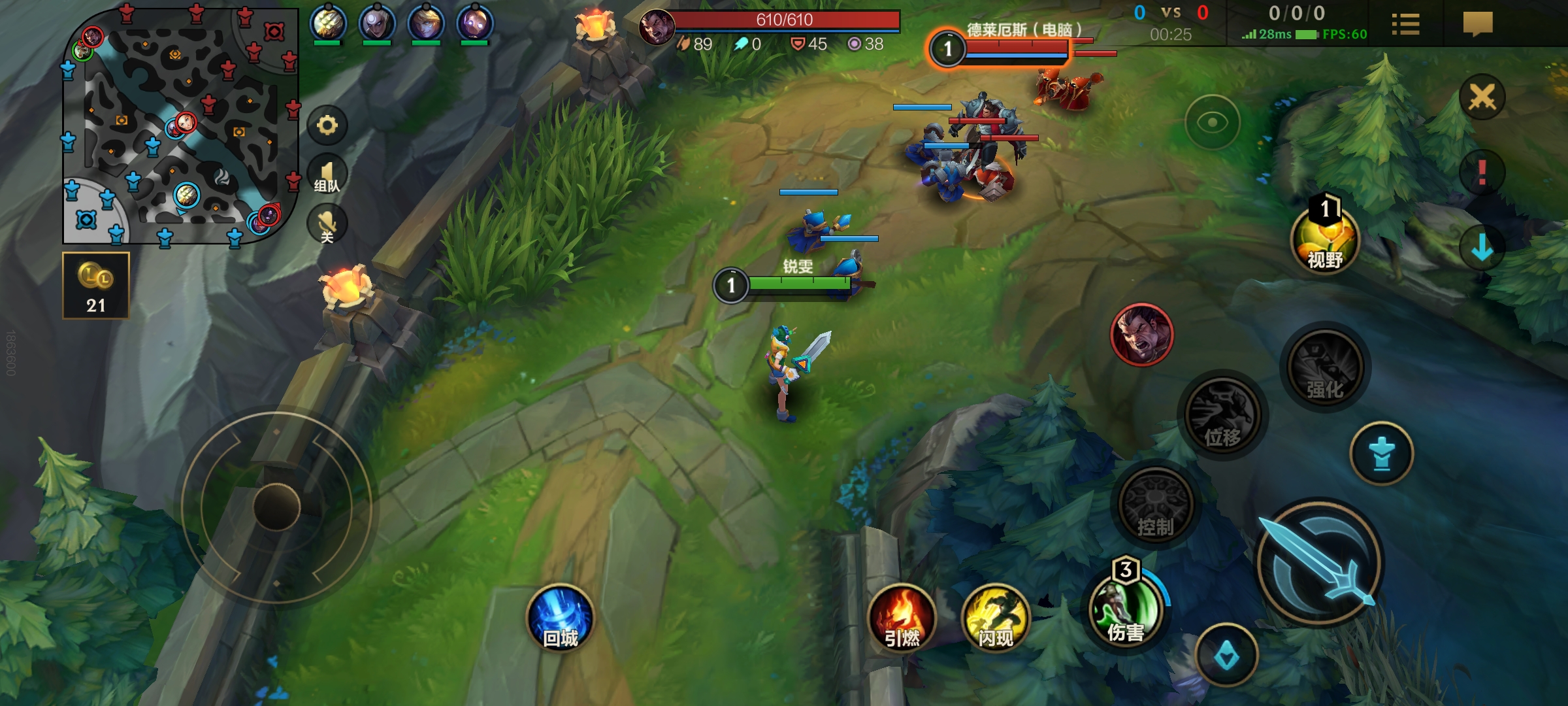This screenshot has width=1568, height=706.
Task: Open the scoreboard list
Action: tap(1405, 25)
